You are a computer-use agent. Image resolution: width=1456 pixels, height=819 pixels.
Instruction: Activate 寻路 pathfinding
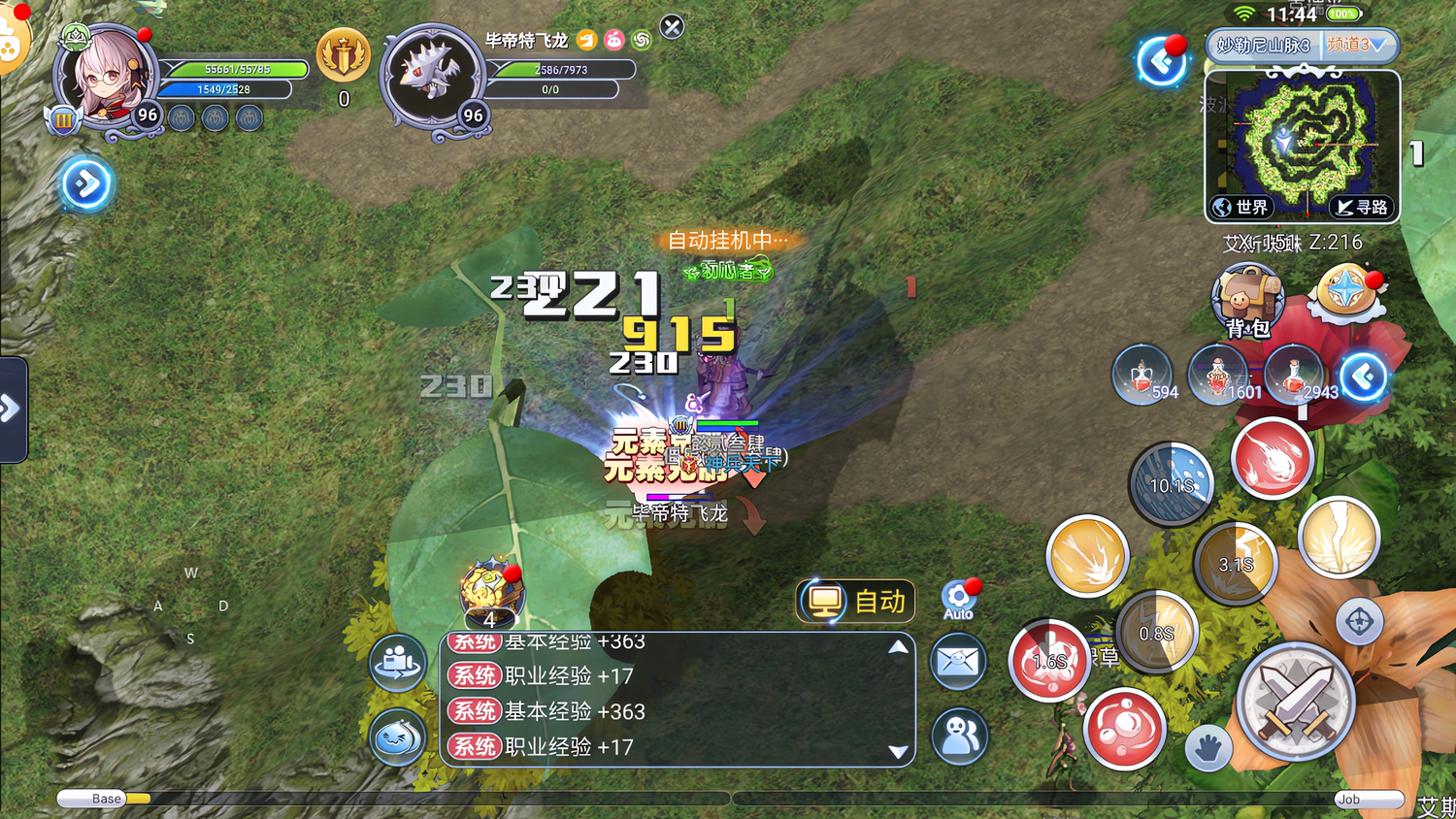[1362, 207]
